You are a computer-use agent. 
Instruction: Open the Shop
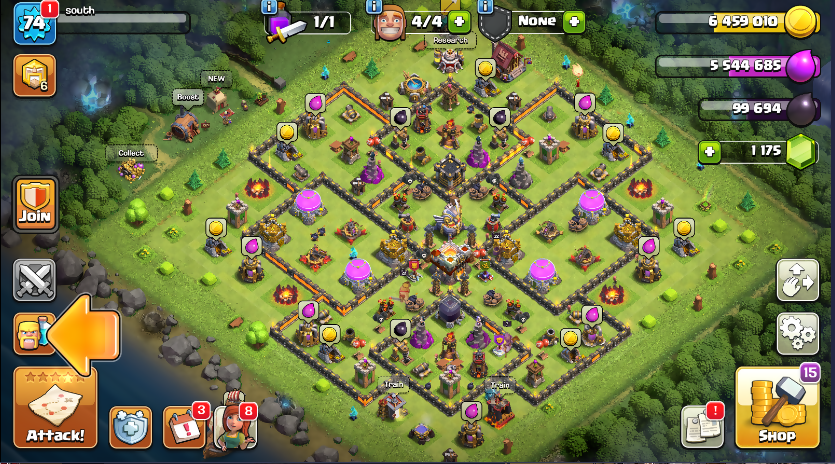(776, 408)
